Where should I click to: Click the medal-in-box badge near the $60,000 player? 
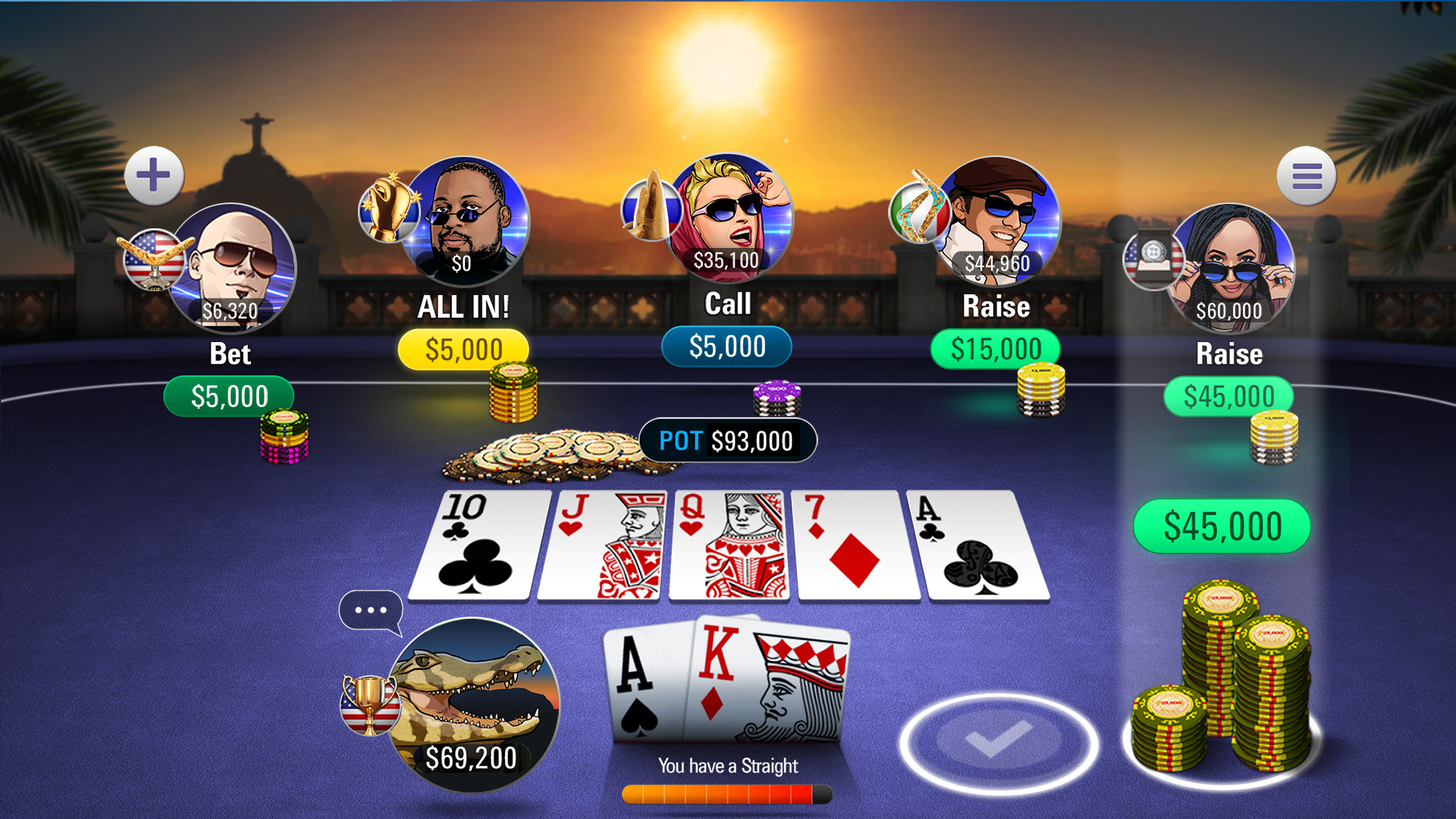coord(1154,264)
